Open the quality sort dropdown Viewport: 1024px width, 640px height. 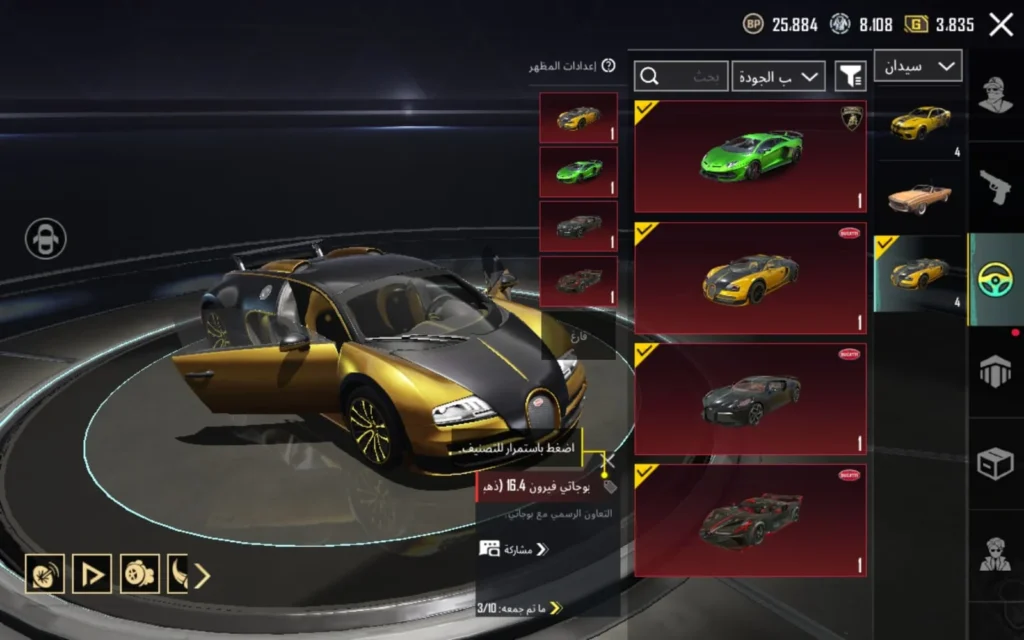point(778,76)
